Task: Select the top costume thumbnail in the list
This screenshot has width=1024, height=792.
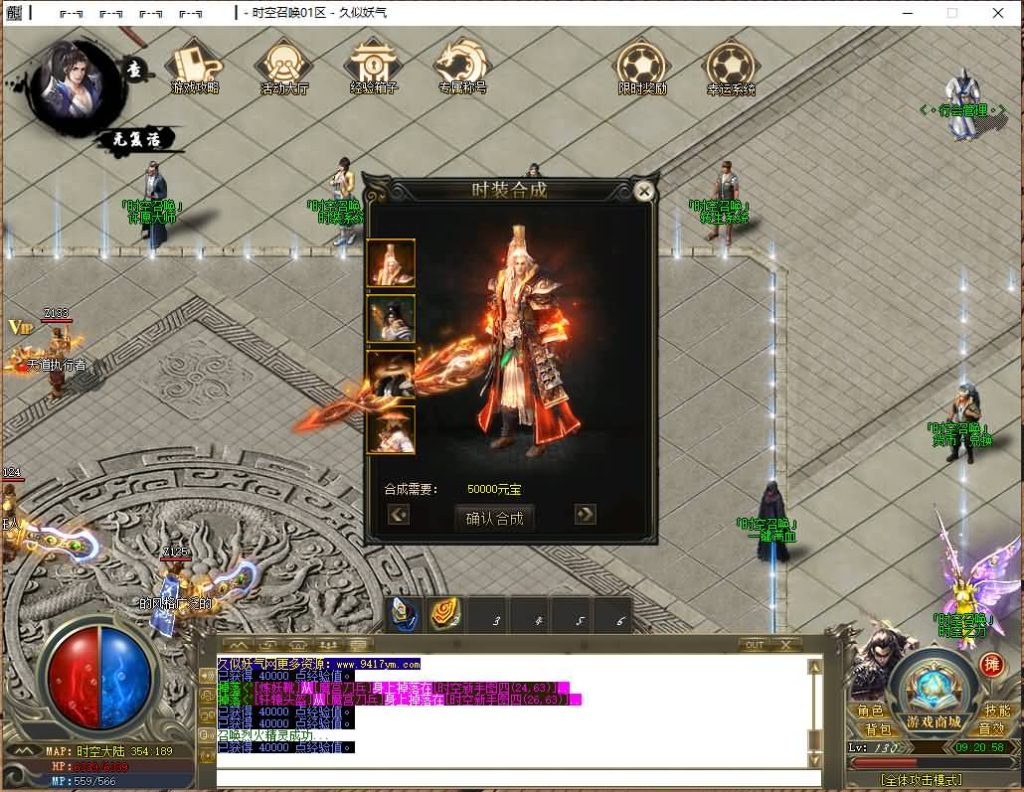Action: (391, 263)
